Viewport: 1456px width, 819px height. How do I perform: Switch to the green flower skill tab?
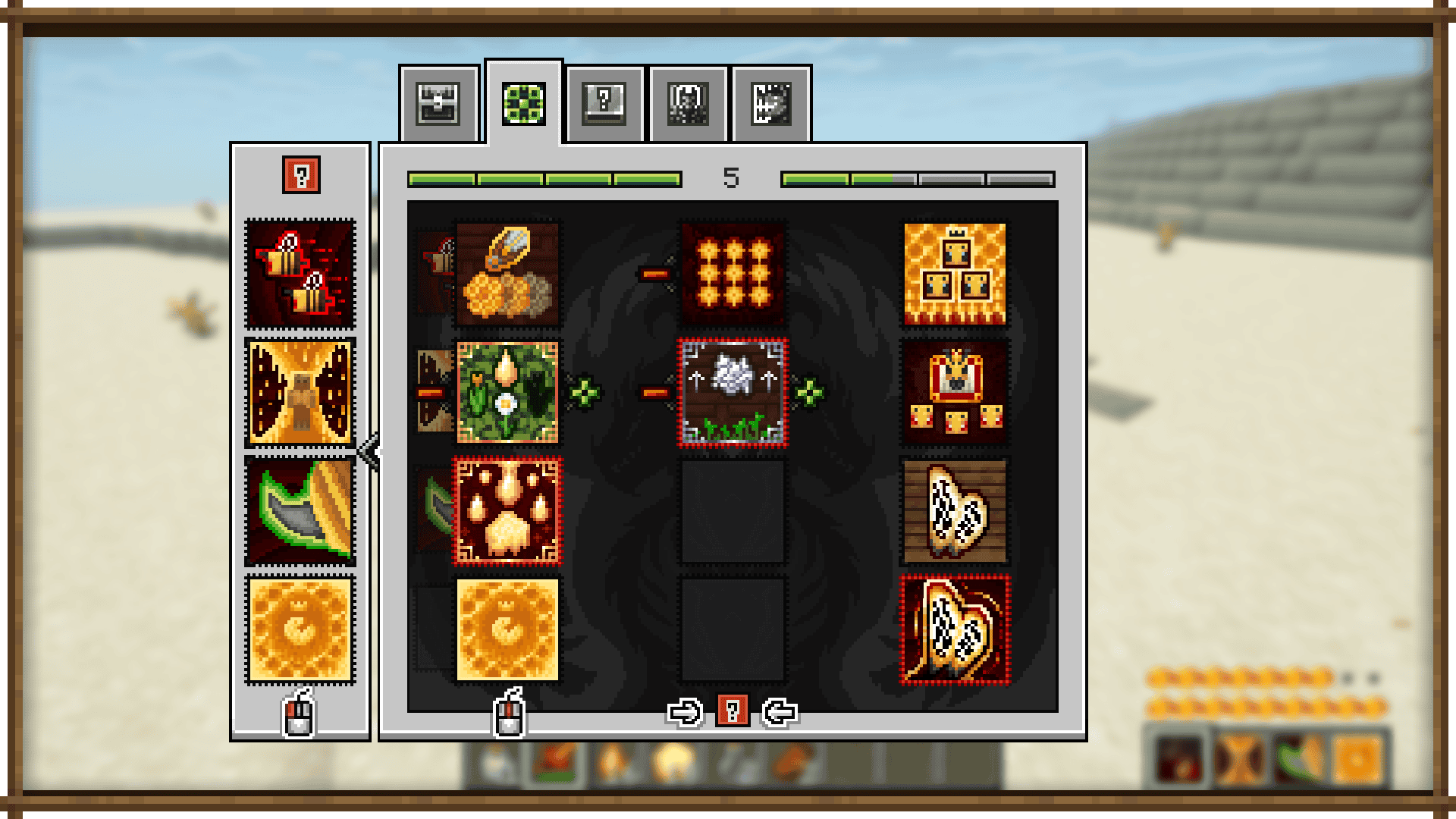pos(523,104)
